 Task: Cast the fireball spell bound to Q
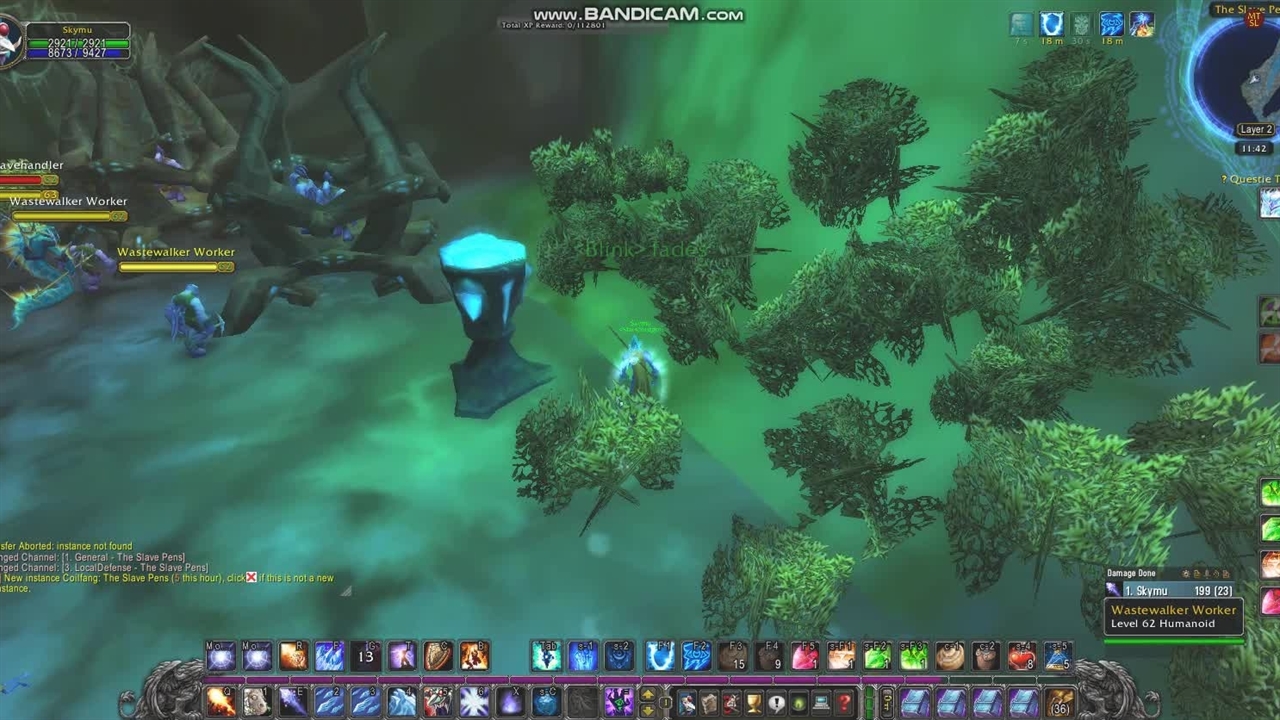(x=221, y=702)
